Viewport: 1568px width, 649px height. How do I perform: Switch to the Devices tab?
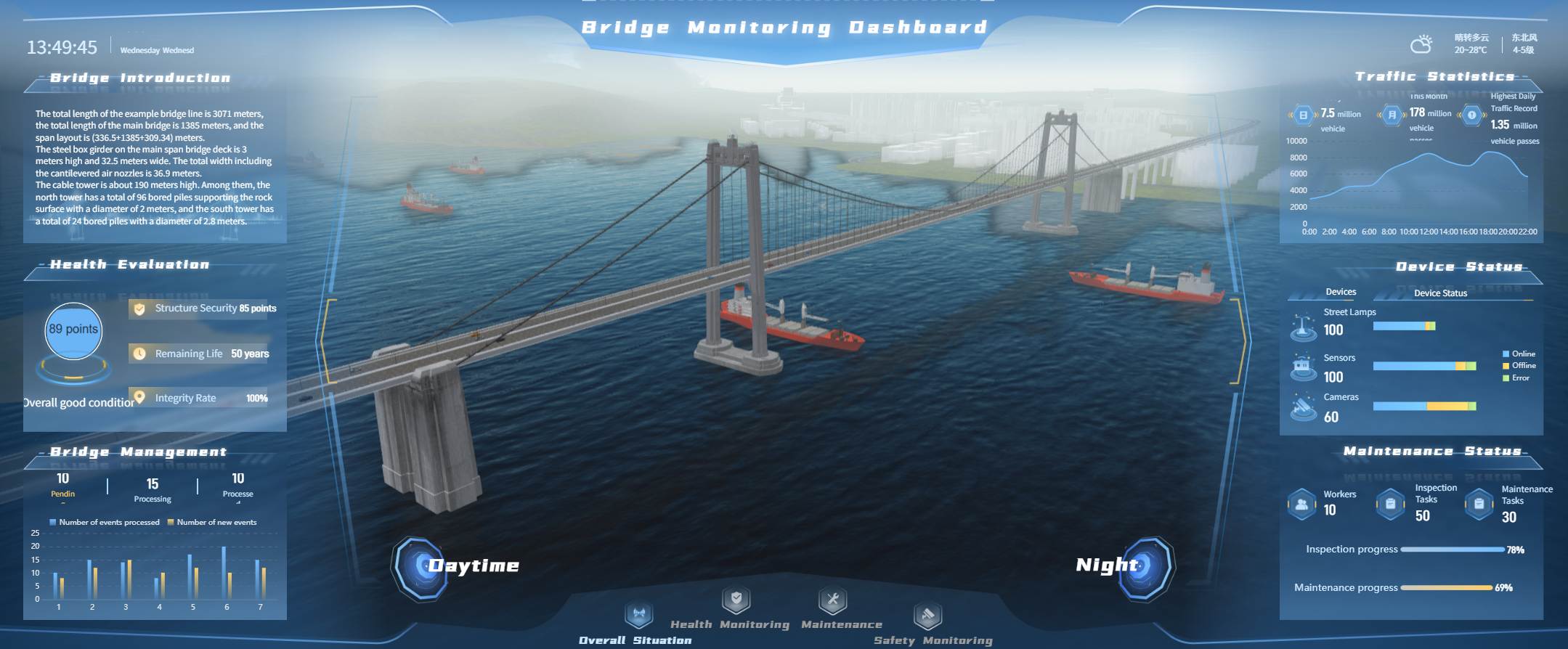(1340, 292)
